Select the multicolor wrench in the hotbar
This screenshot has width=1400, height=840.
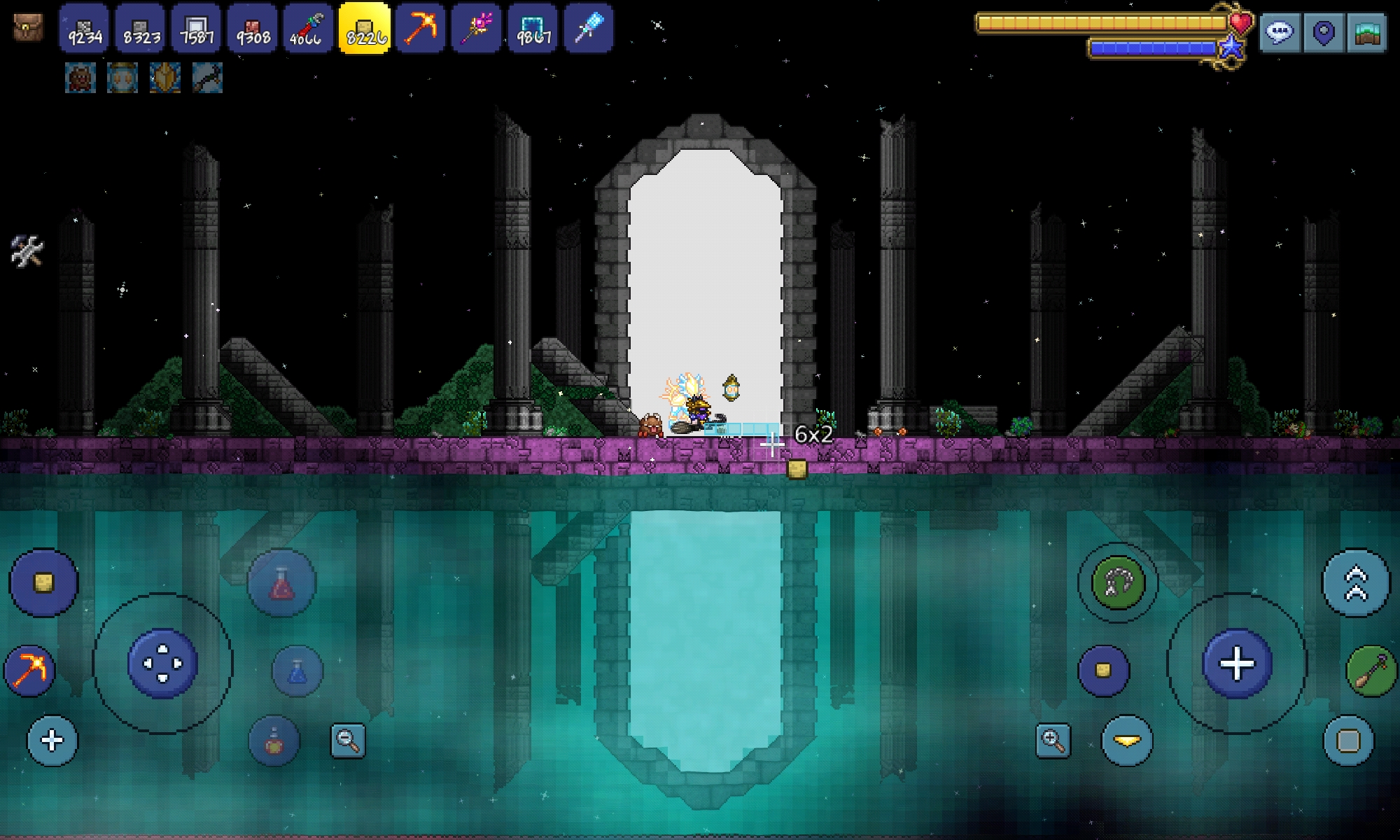pyautogui.click(x=307, y=29)
